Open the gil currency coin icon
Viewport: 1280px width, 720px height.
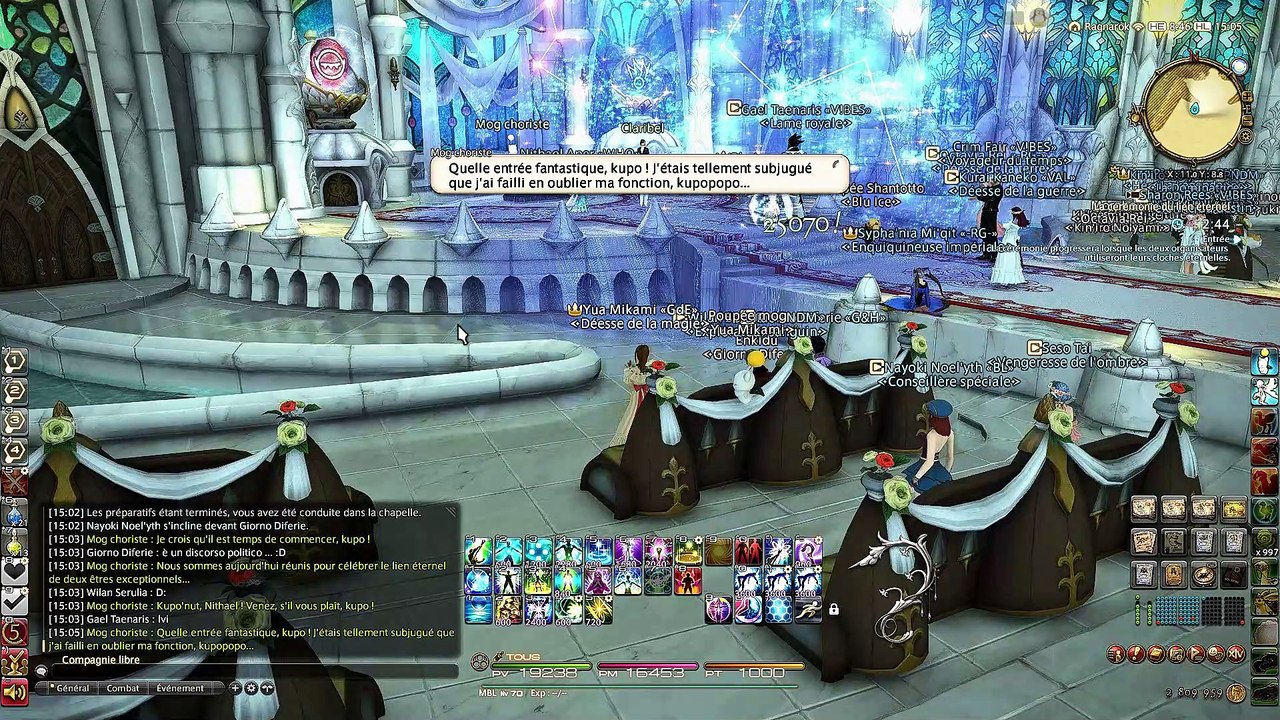[x=1236, y=692]
